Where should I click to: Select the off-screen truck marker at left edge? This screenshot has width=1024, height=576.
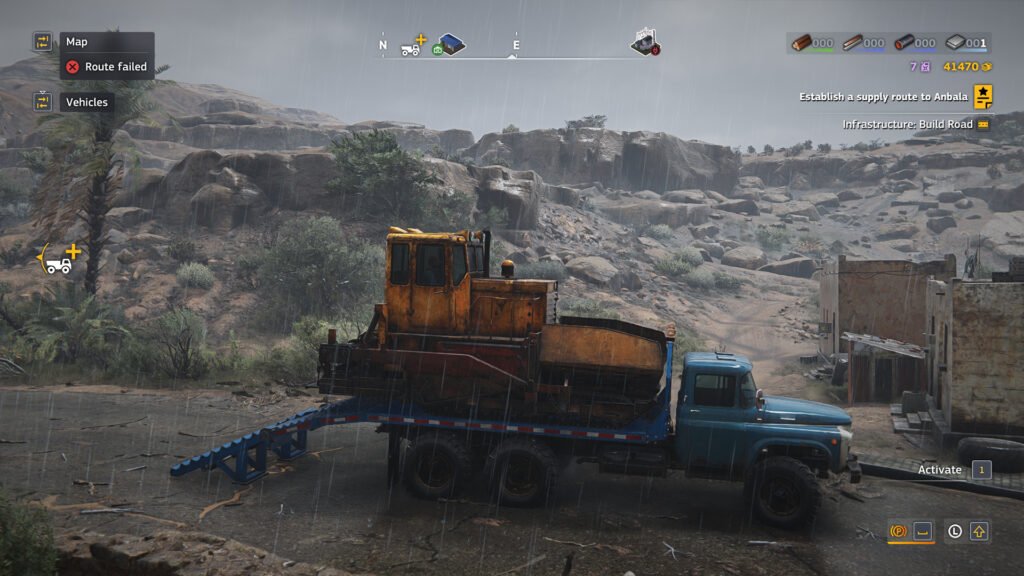[x=60, y=260]
